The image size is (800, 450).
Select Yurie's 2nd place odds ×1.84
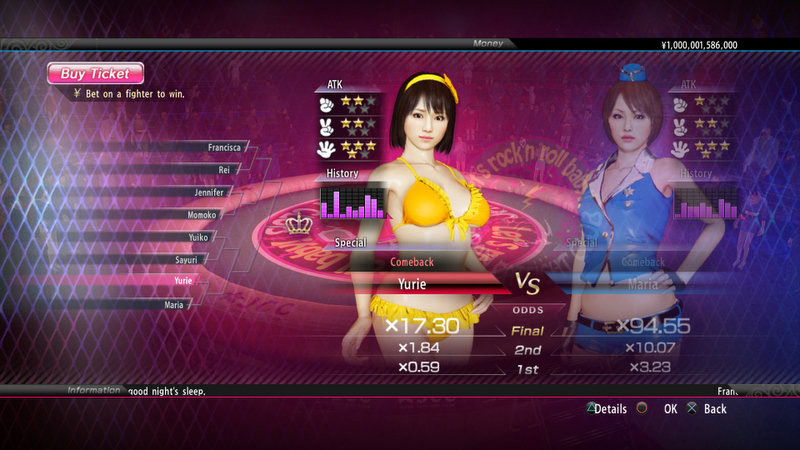coord(422,348)
